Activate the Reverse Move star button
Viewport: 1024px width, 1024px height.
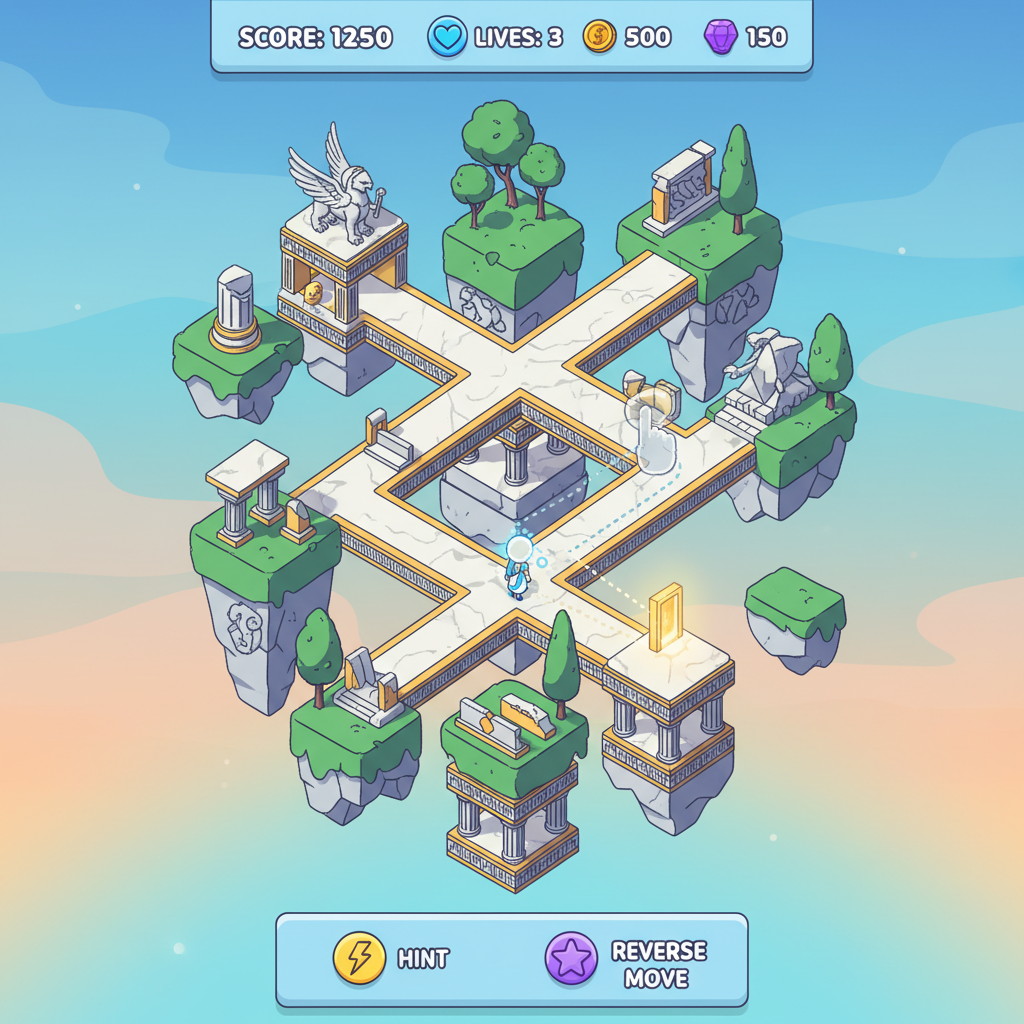[x=571, y=959]
